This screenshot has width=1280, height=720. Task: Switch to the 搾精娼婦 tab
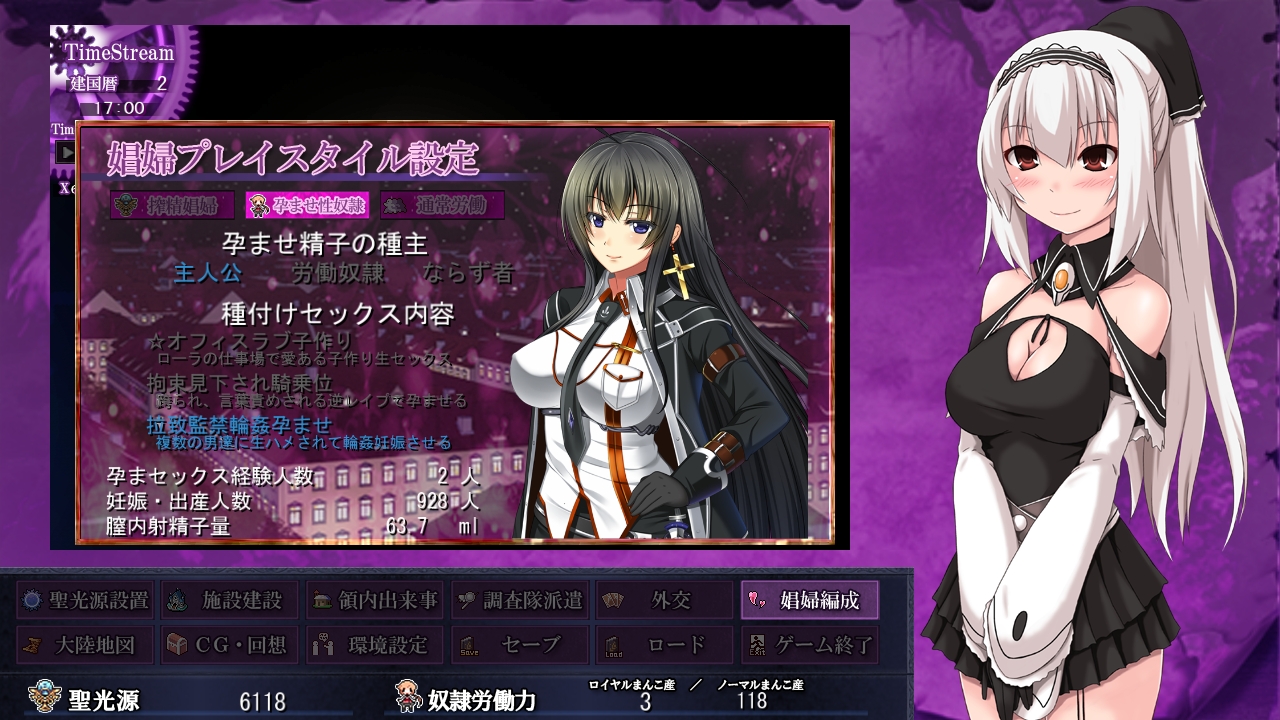click(x=171, y=207)
